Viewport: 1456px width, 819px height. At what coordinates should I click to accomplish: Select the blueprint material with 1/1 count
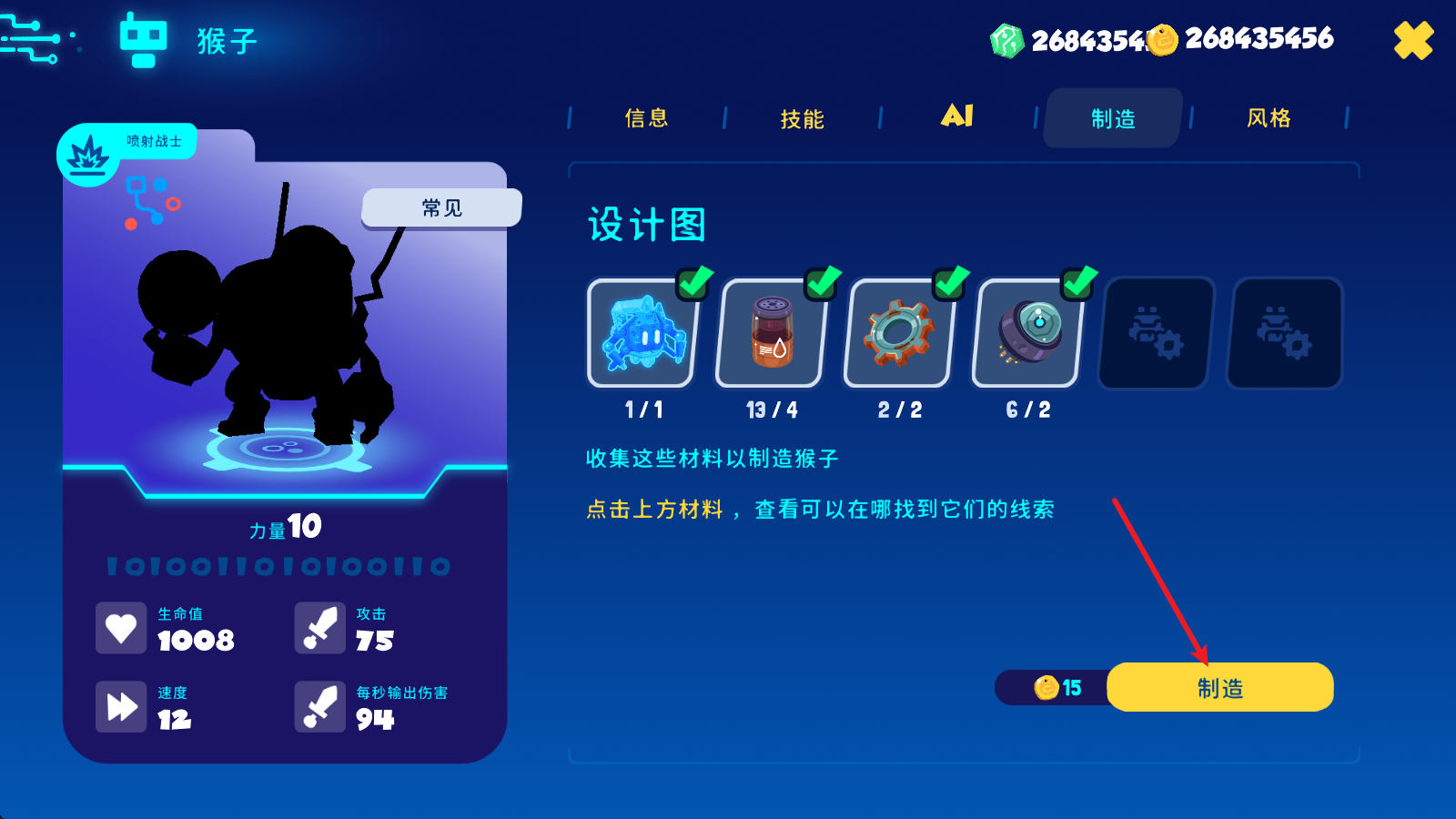point(641,333)
